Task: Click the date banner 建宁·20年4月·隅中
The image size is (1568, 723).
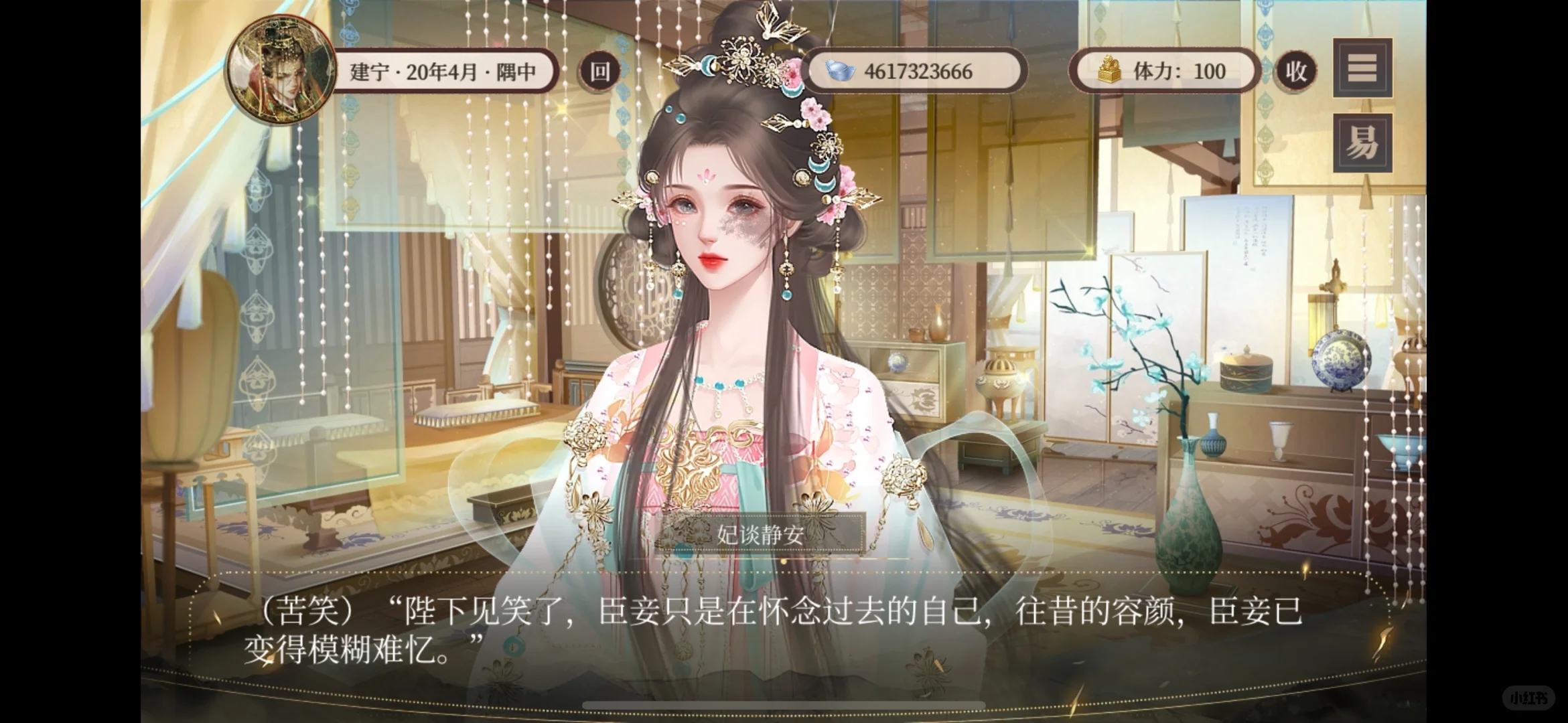Action: 442,71
